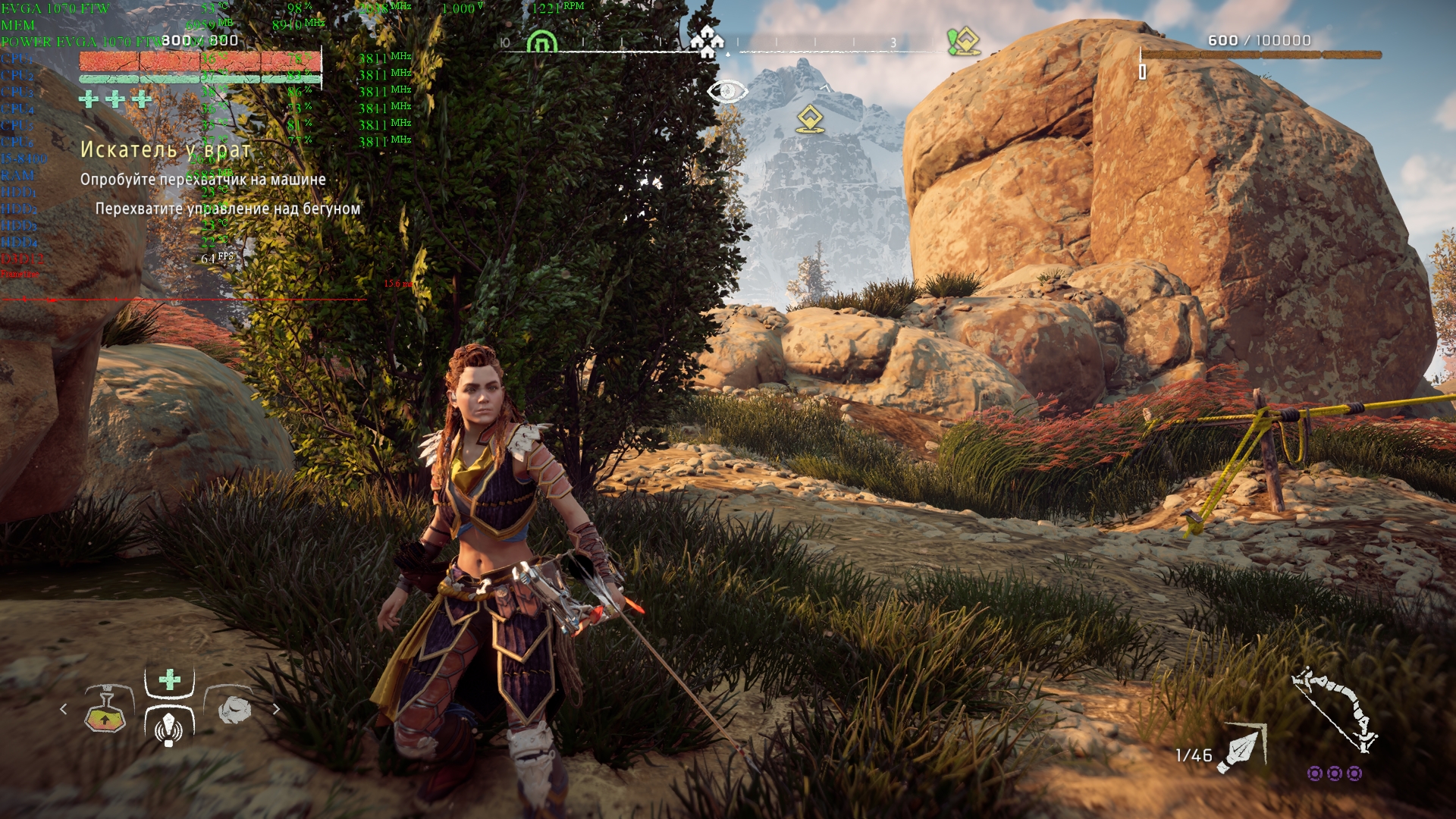Click objective "Перехватите управление над бегуном"
1456x819 pixels.
click(227, 209)
